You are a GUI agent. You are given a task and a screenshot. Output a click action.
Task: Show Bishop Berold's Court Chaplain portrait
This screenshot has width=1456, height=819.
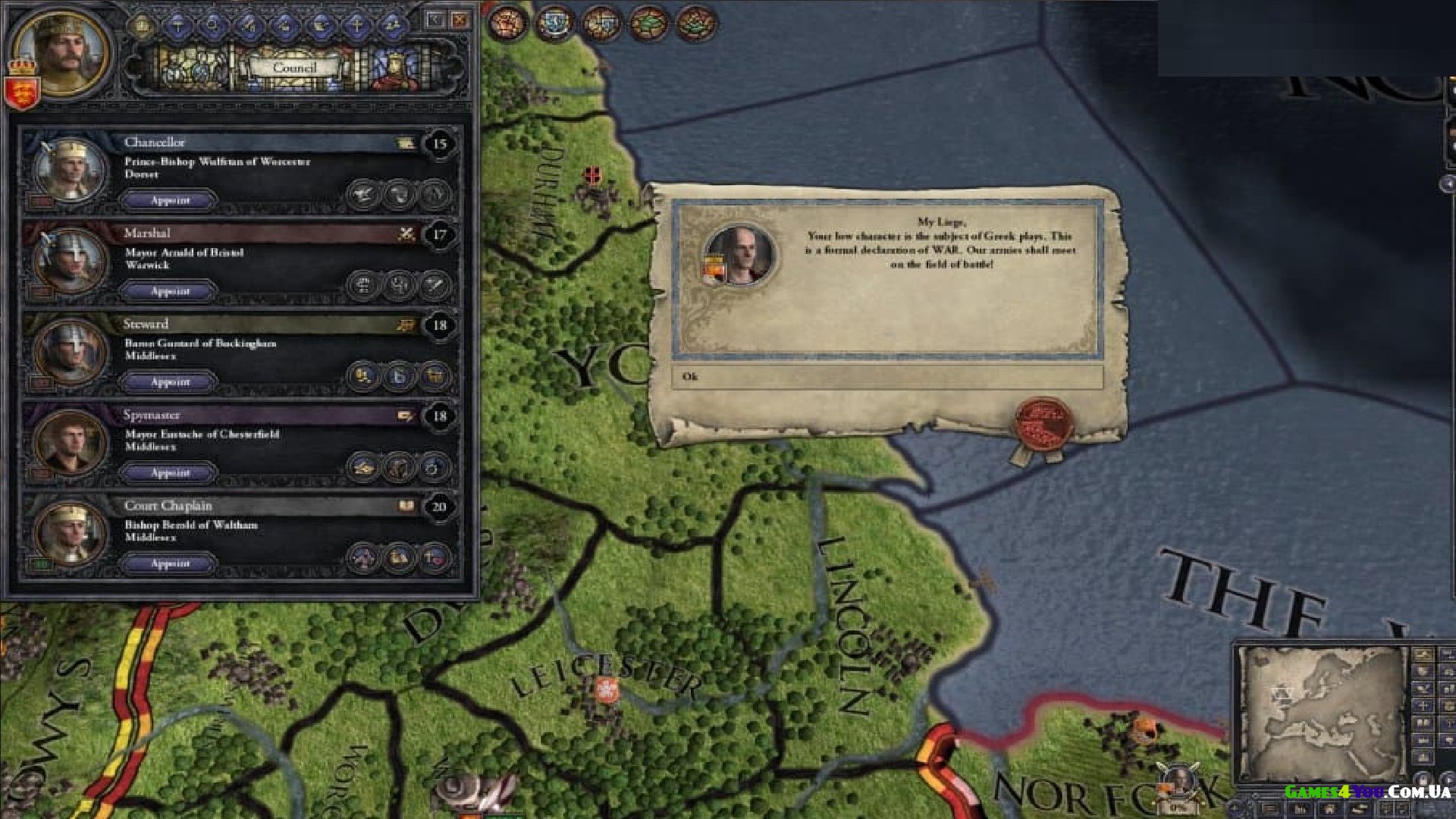[x=70, y=532]
